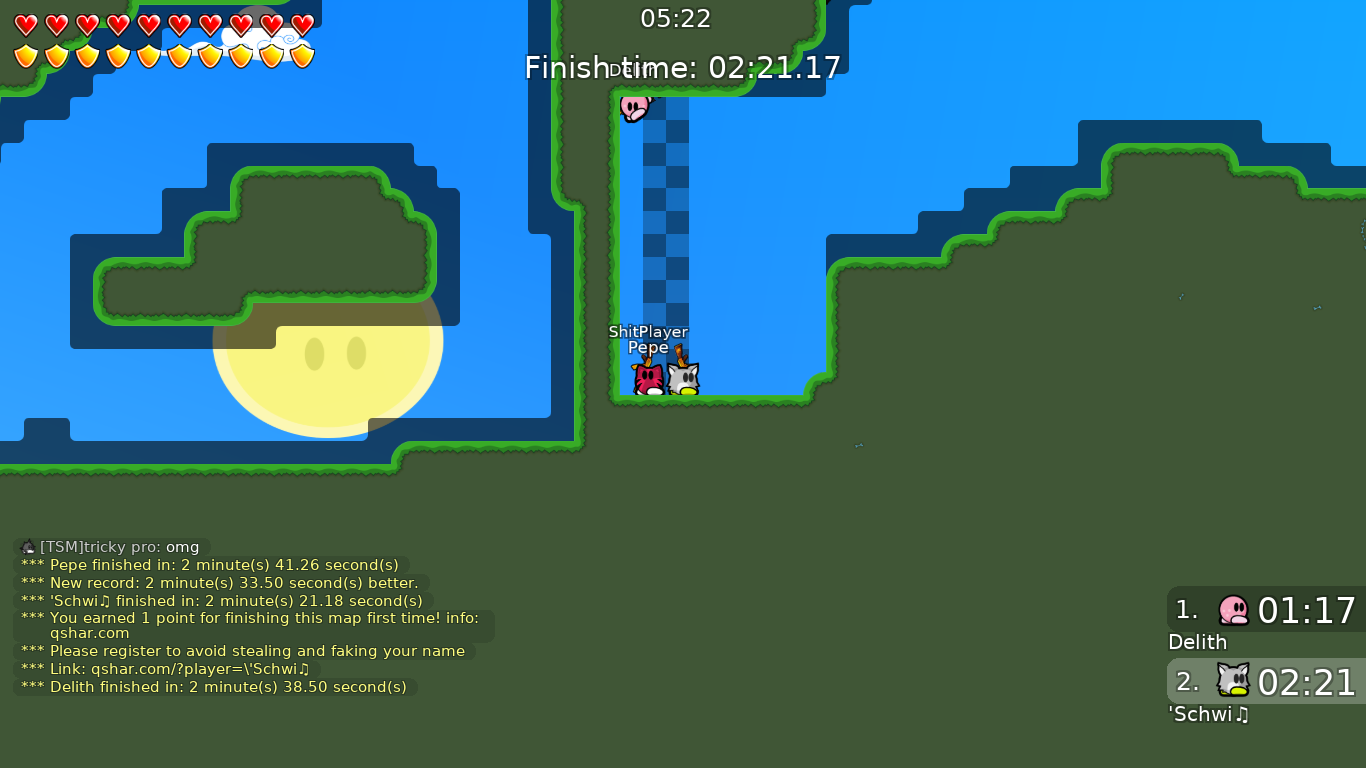Select Delith's Kirby sprite at the tunnel top
The image size is (1366, 768).
click(633, 108)
